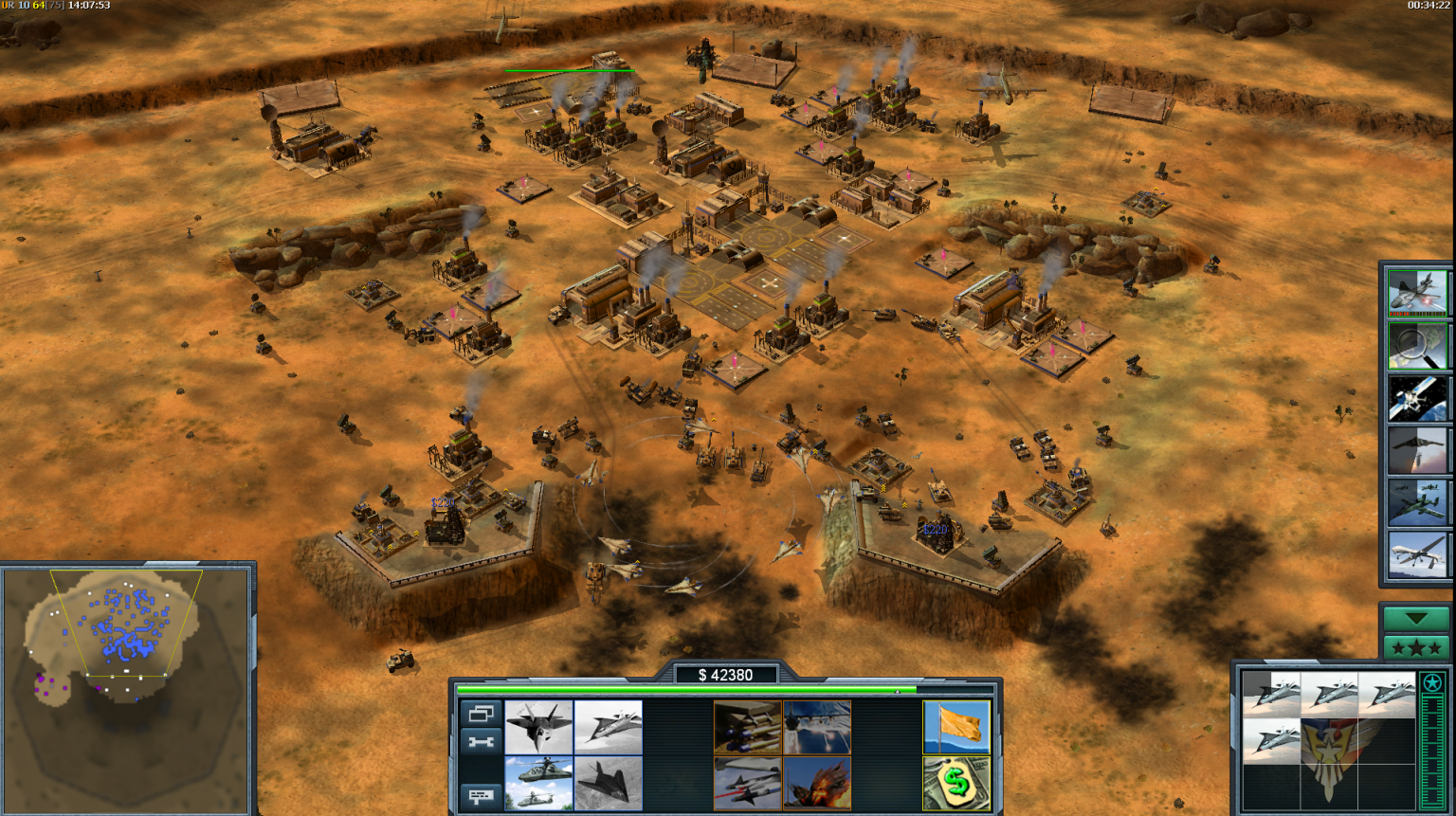
Task: Set the rally point using the flag icon
Action: (x=955, y=727)
